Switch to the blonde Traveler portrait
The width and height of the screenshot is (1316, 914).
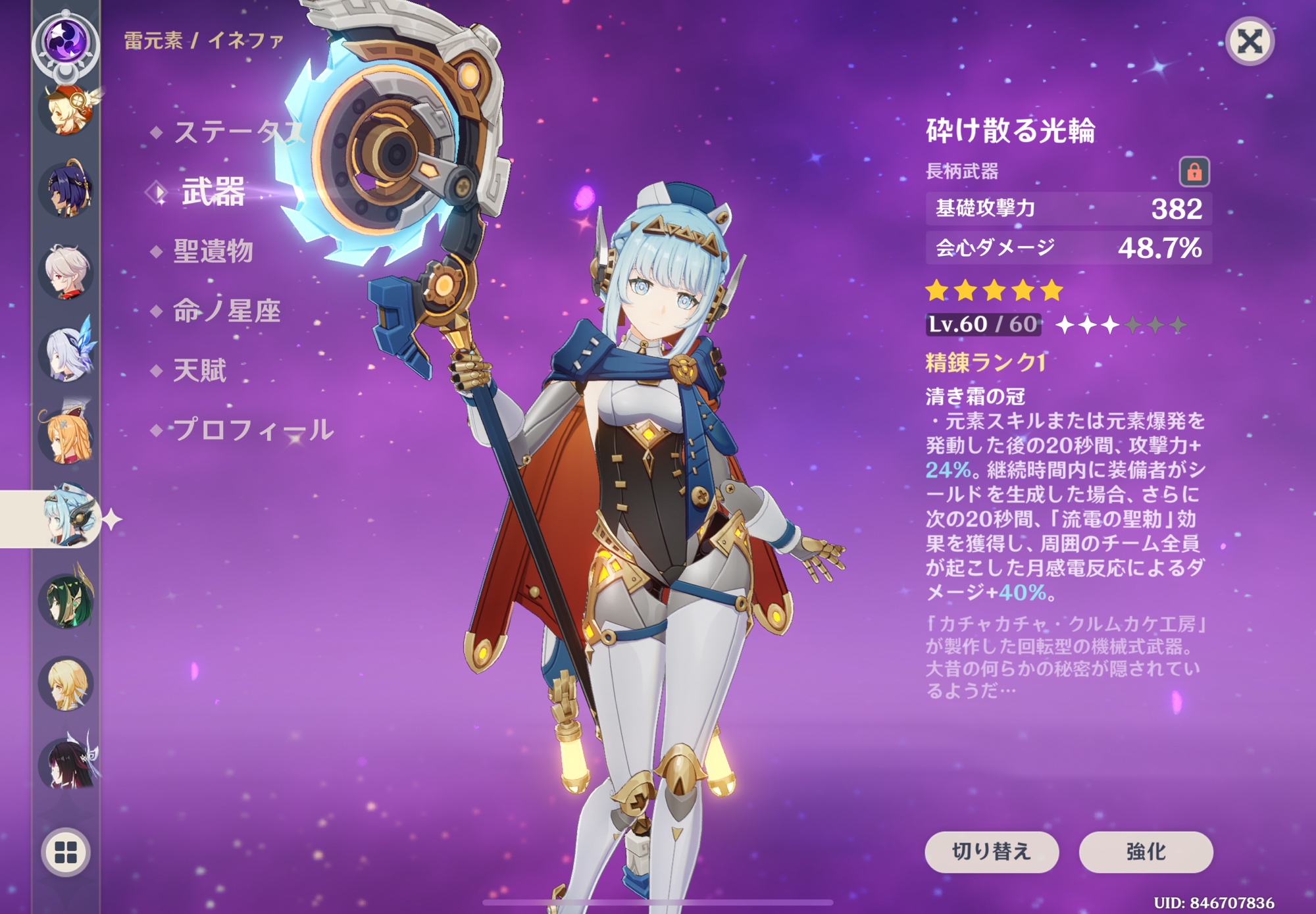click(66, 683)
